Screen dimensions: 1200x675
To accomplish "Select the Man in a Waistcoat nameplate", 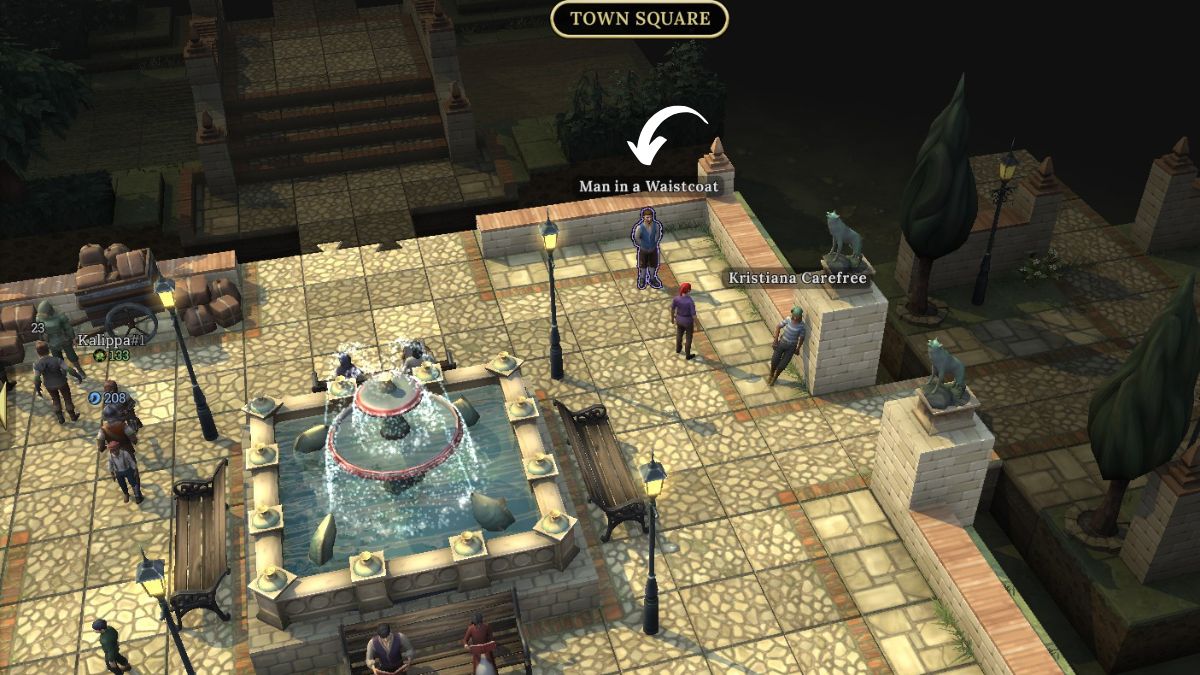I will [648, 187].
